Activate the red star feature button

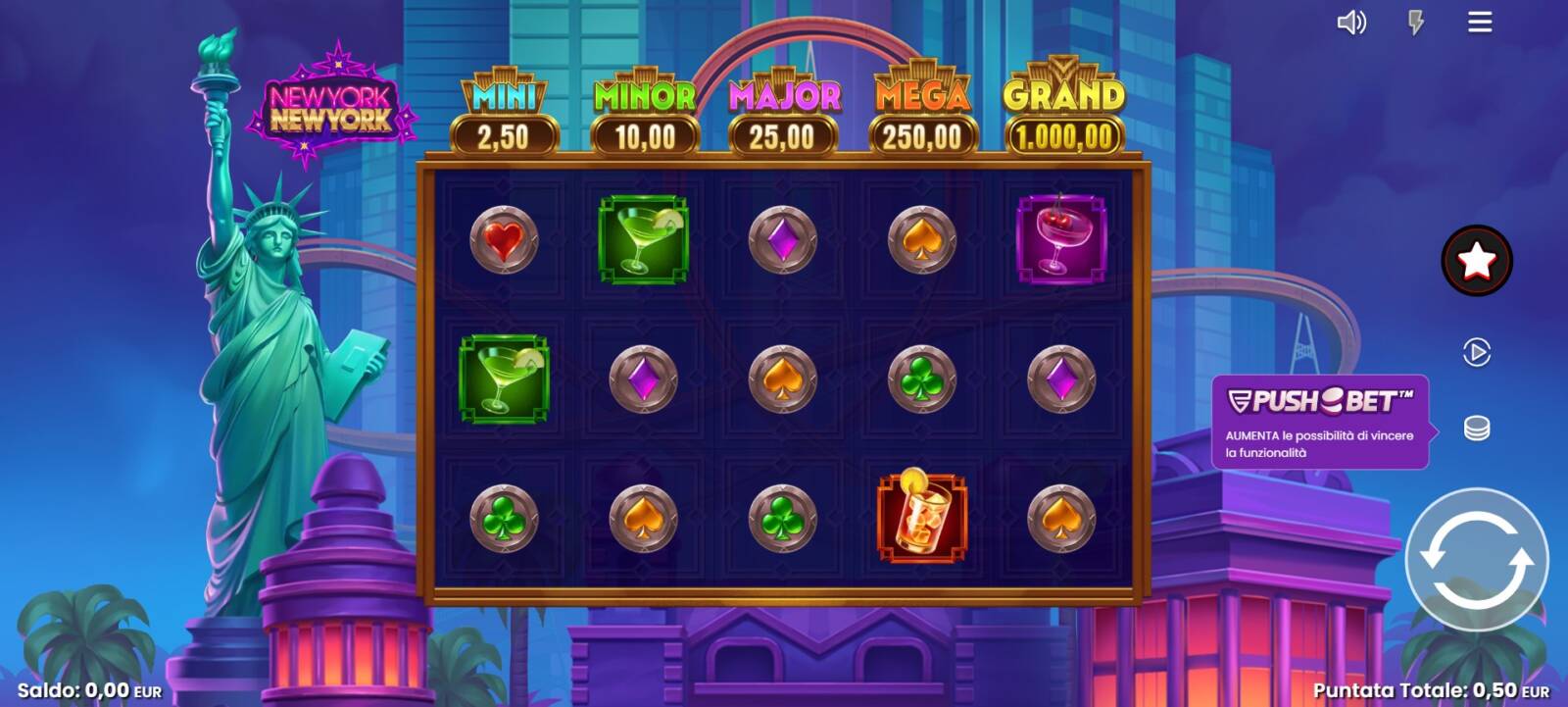(x=1476, y=261)
